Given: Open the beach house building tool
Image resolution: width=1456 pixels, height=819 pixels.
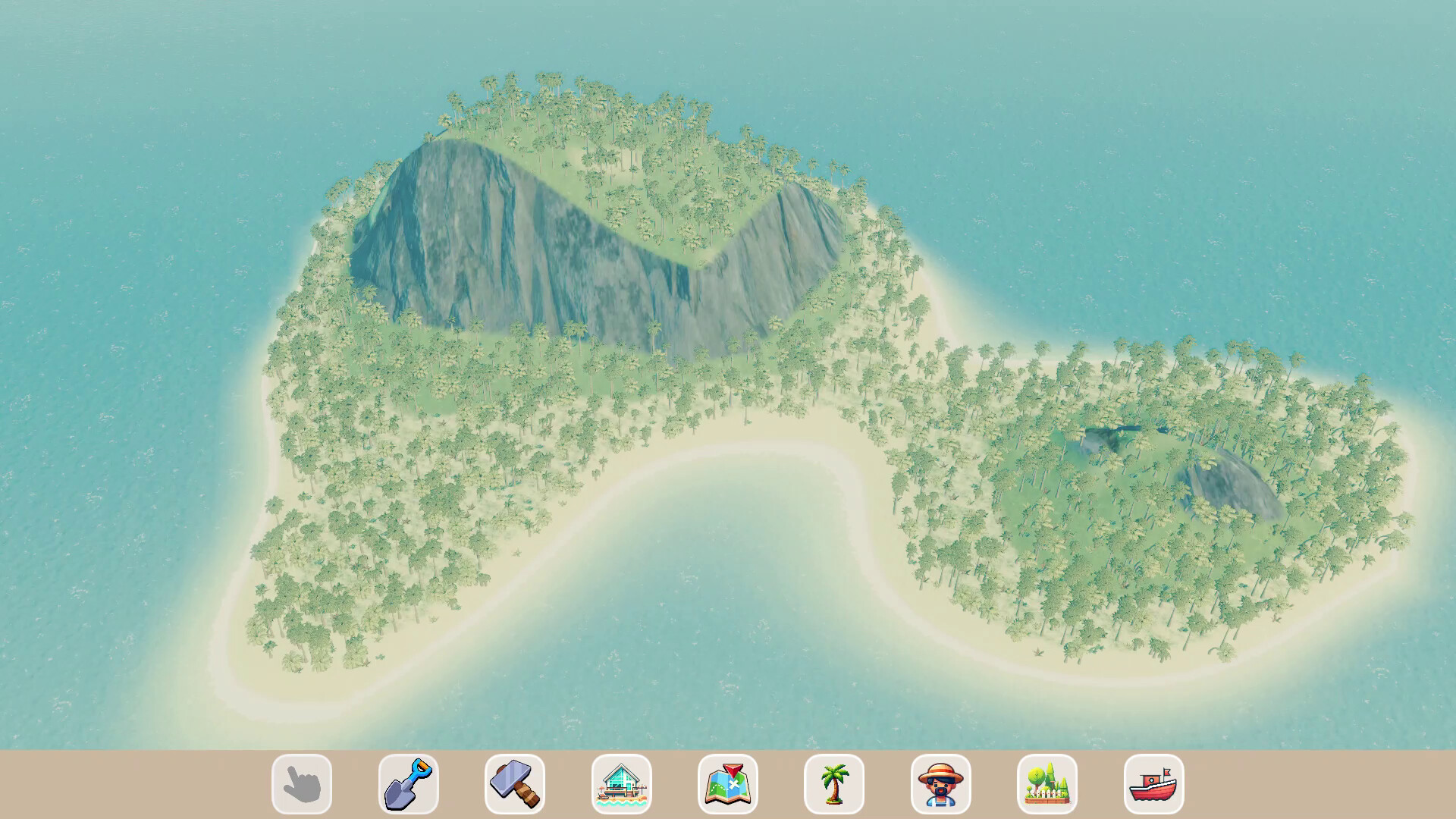Looking at the screenshot, I should tap(623, 785).
